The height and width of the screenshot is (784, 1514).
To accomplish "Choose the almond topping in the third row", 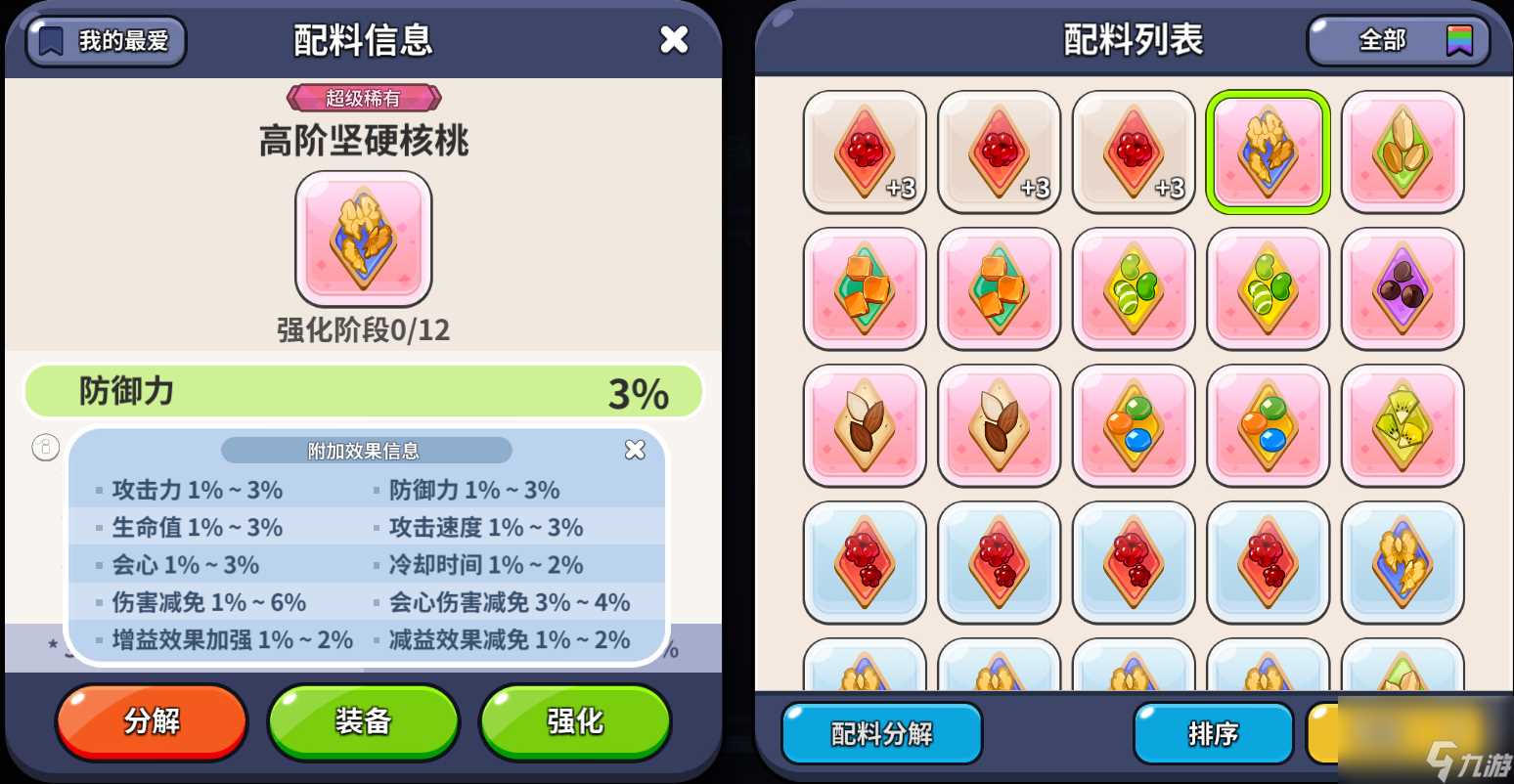I will (864, 423).
